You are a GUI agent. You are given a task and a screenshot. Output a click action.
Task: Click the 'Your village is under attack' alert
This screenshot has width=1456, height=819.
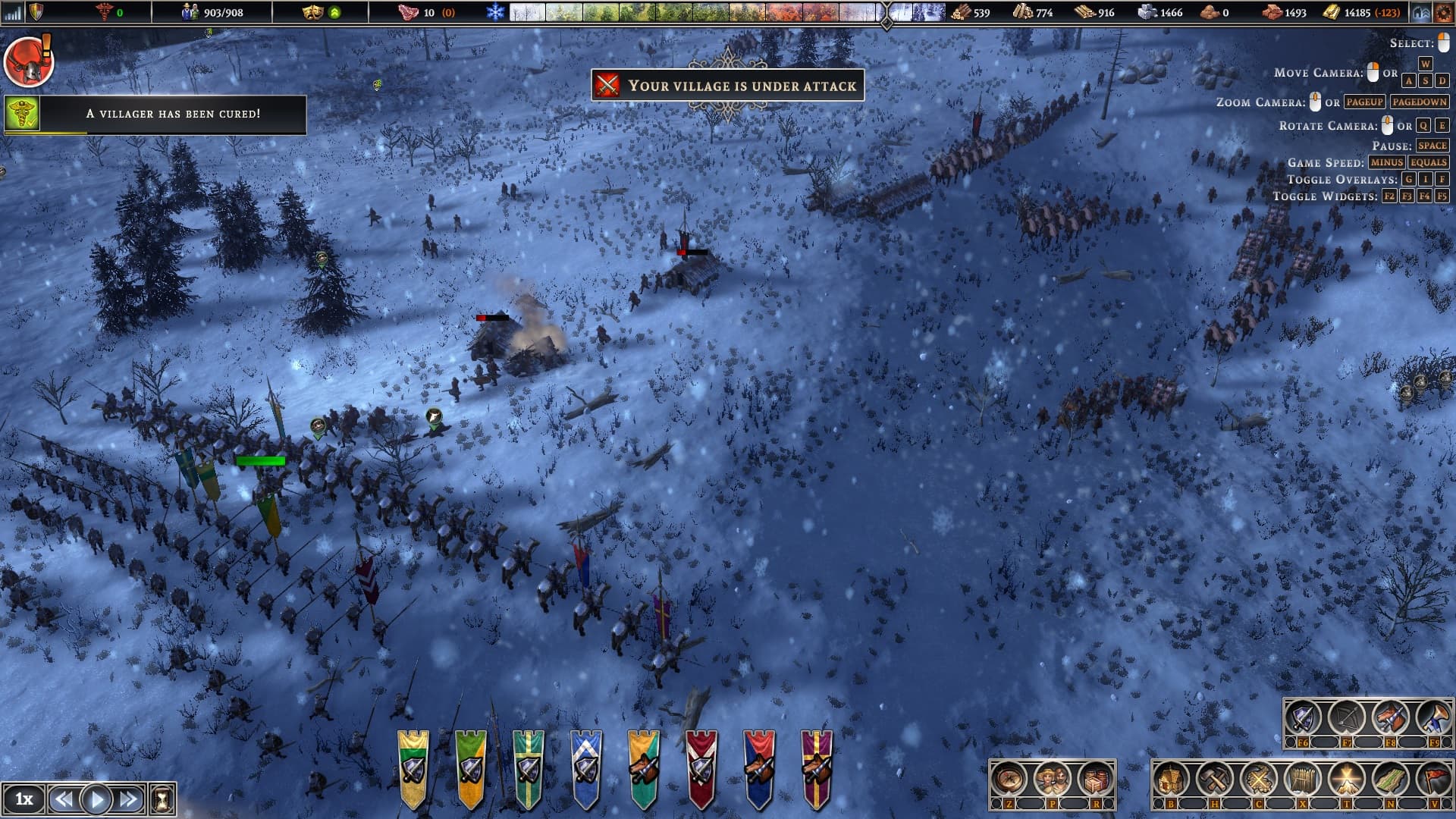coord(727,85)
